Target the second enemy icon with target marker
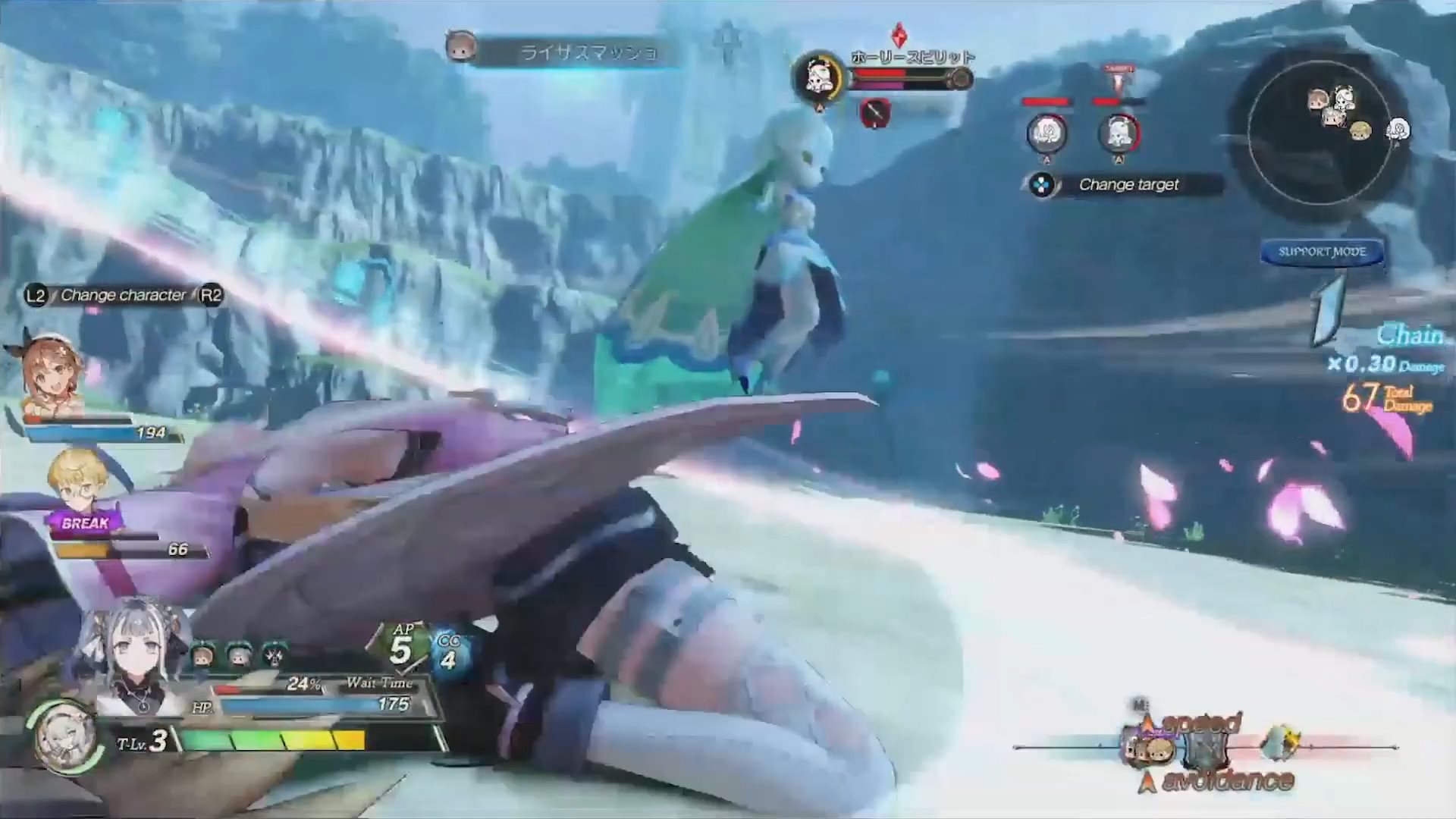 pyautogui.click(x=1119, y=134)
